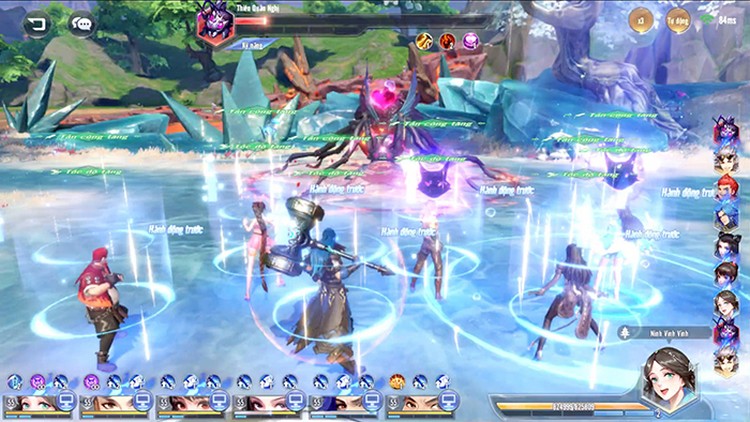
Task: Click the orange slash boss buff icon
Action: pyautogui.click(x=424, y=41)
